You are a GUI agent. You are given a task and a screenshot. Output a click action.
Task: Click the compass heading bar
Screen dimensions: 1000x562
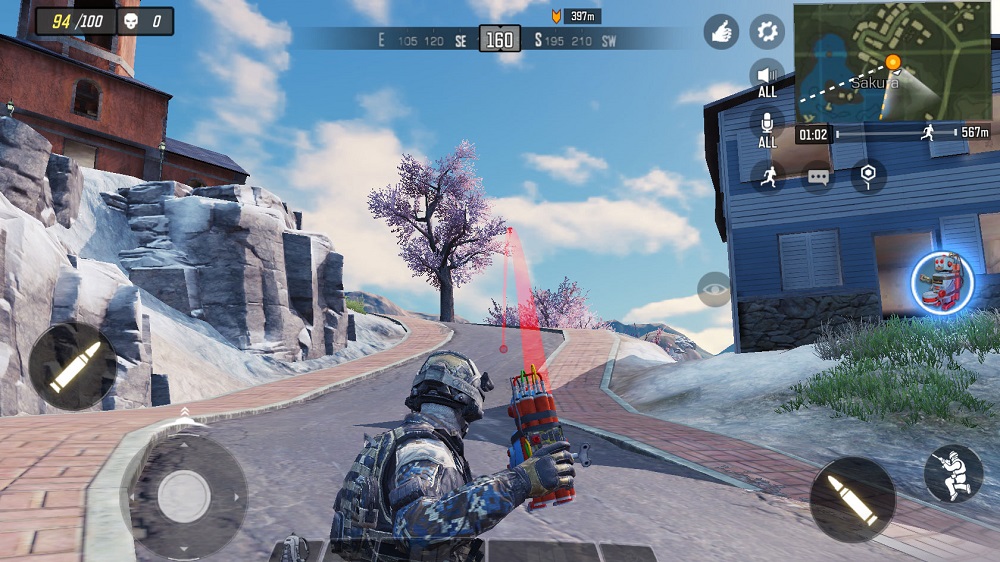coord(500,40)
